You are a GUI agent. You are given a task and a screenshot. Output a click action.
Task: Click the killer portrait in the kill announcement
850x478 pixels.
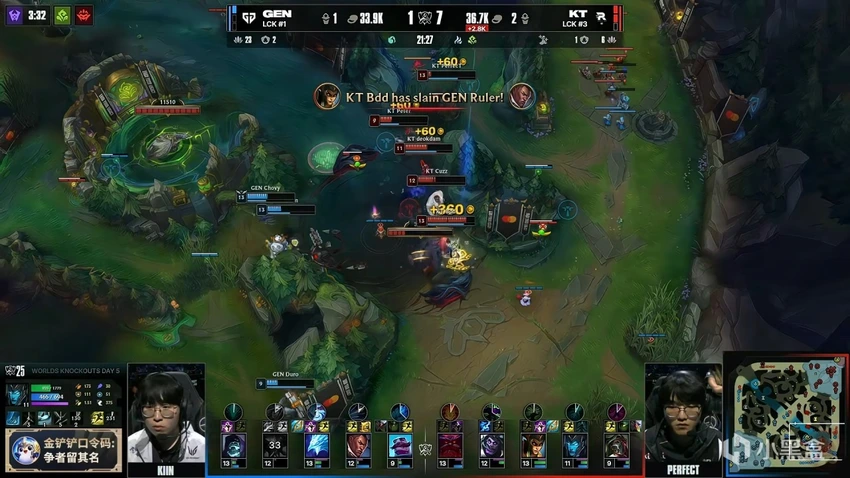point(326,96)
